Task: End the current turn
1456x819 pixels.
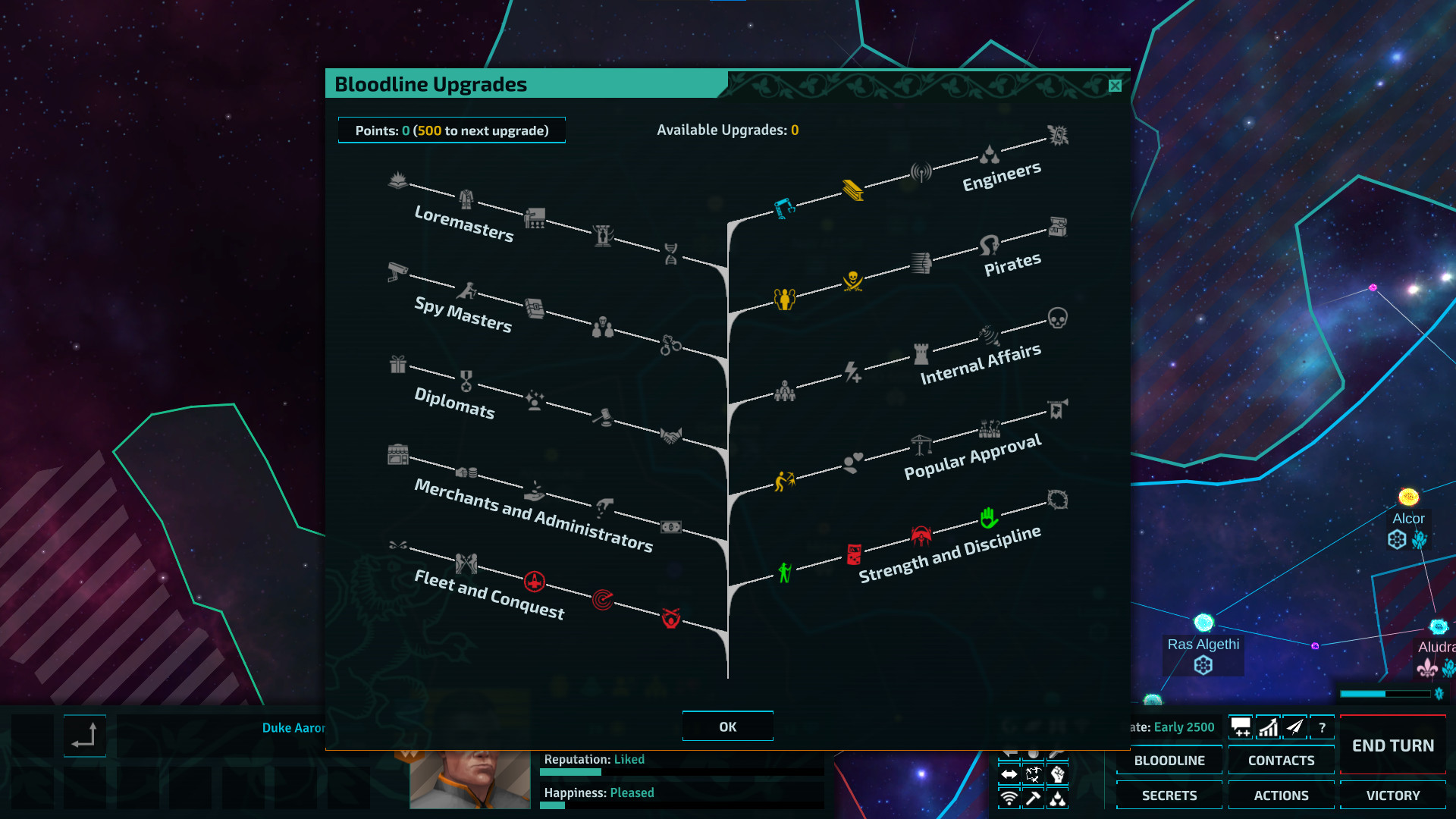Action: pos(1392,745)
